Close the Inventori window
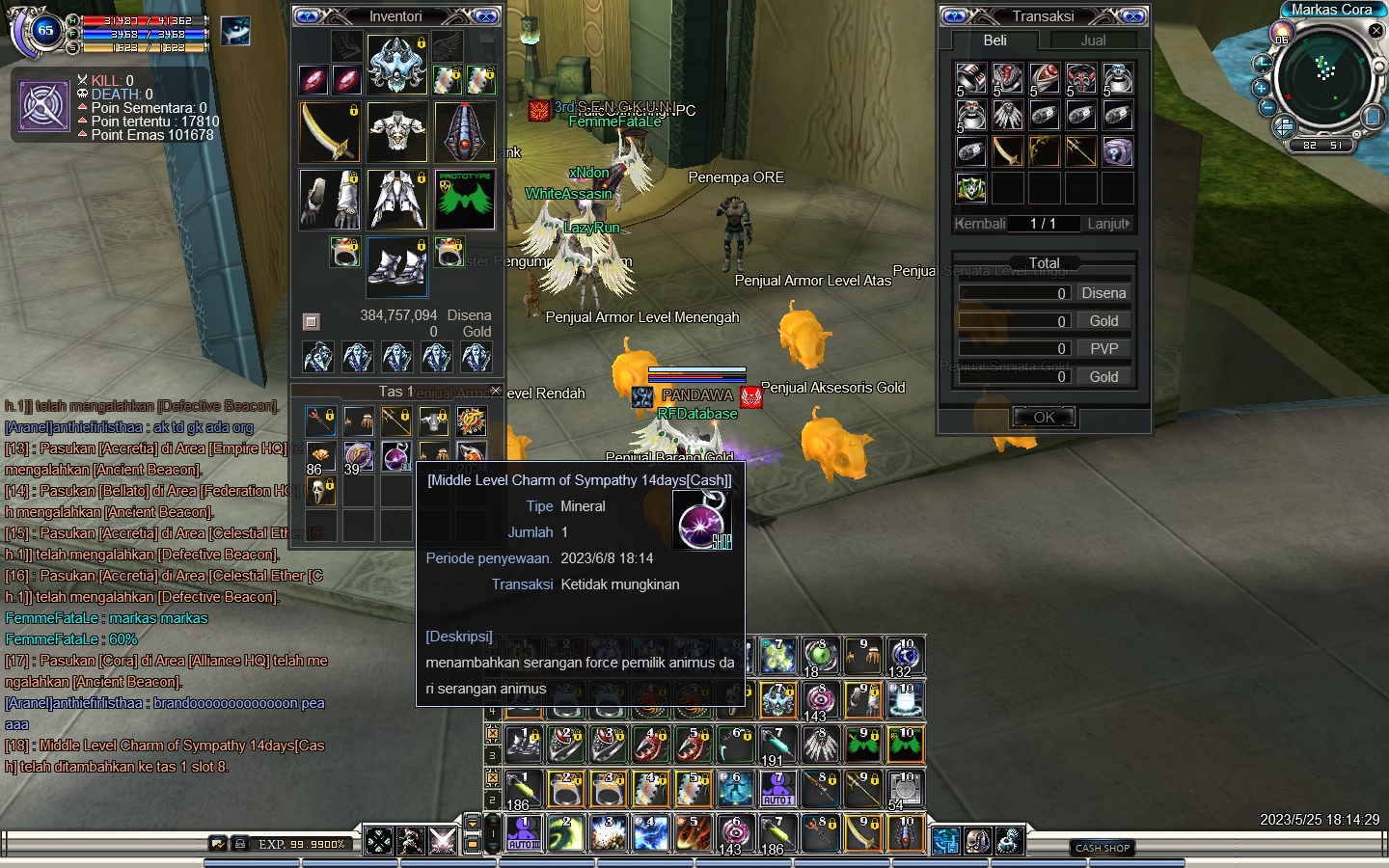This screenshot has height=868, width=1389. [486, 16]
